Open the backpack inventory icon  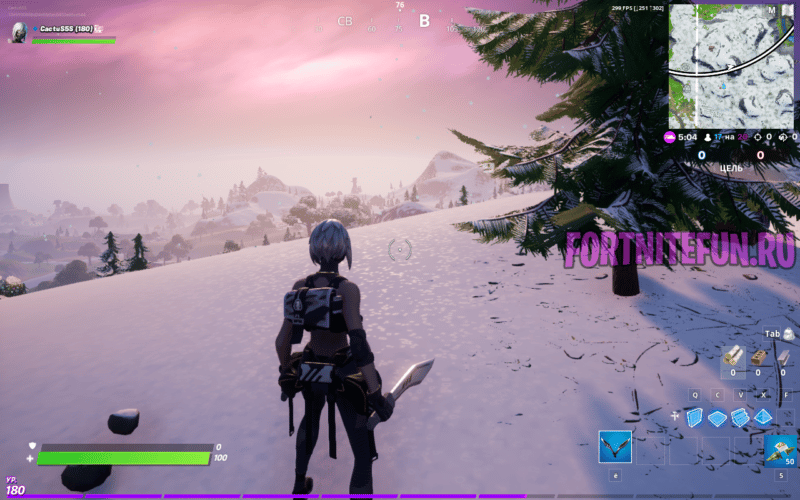click(790, 333)
